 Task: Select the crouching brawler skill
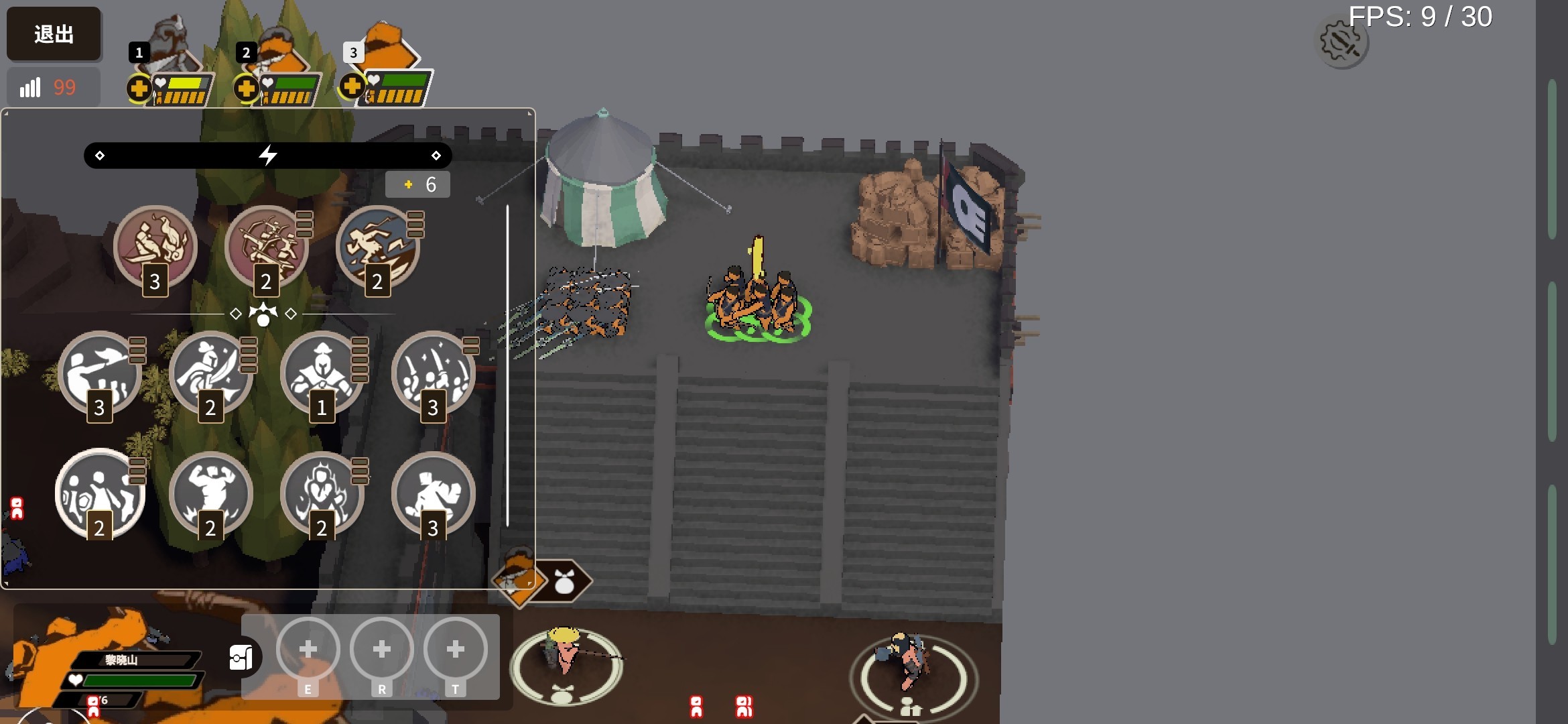point(433,493)
